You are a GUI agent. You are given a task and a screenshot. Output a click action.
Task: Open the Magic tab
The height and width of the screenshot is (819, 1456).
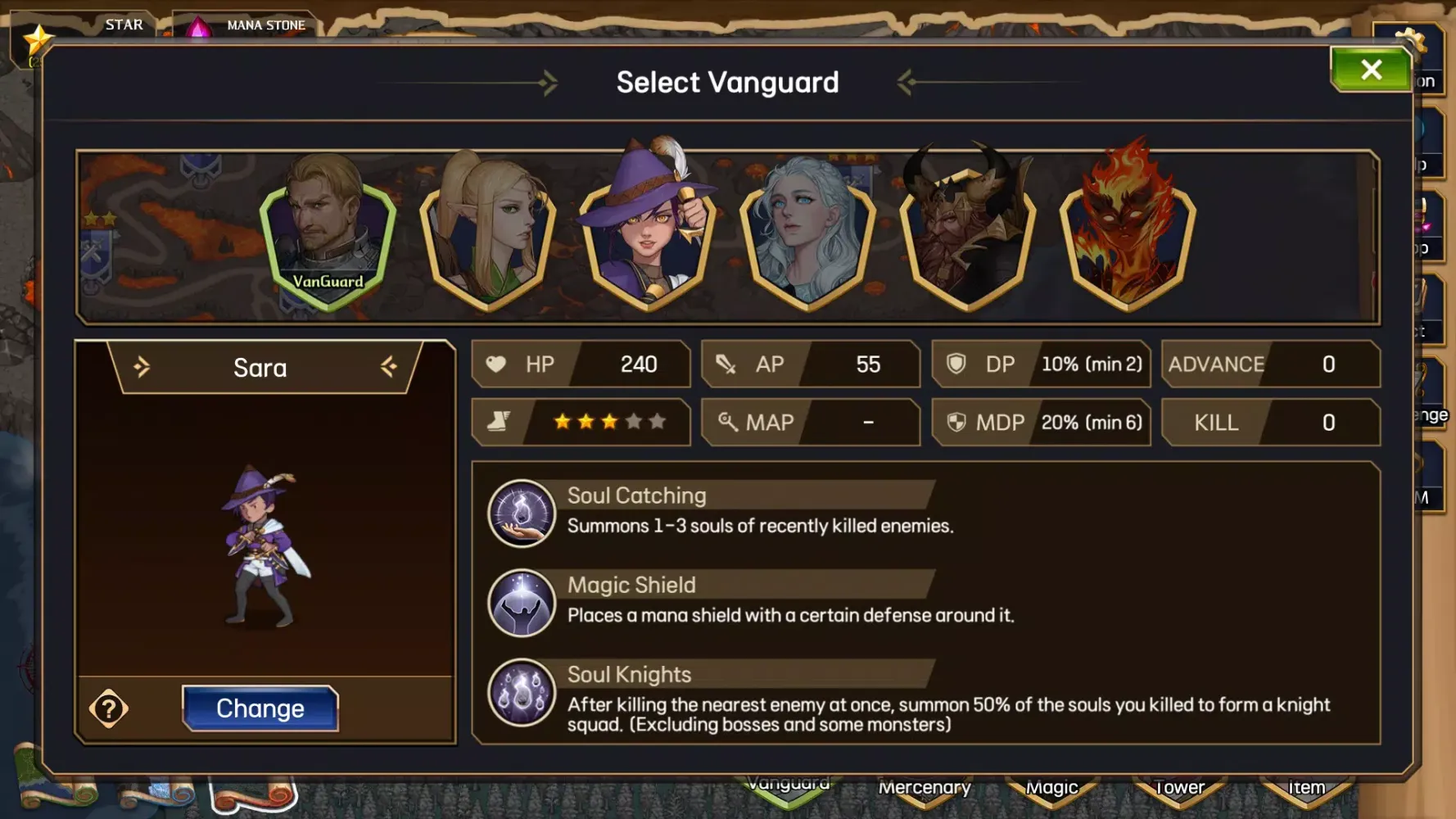(1052, 789)
